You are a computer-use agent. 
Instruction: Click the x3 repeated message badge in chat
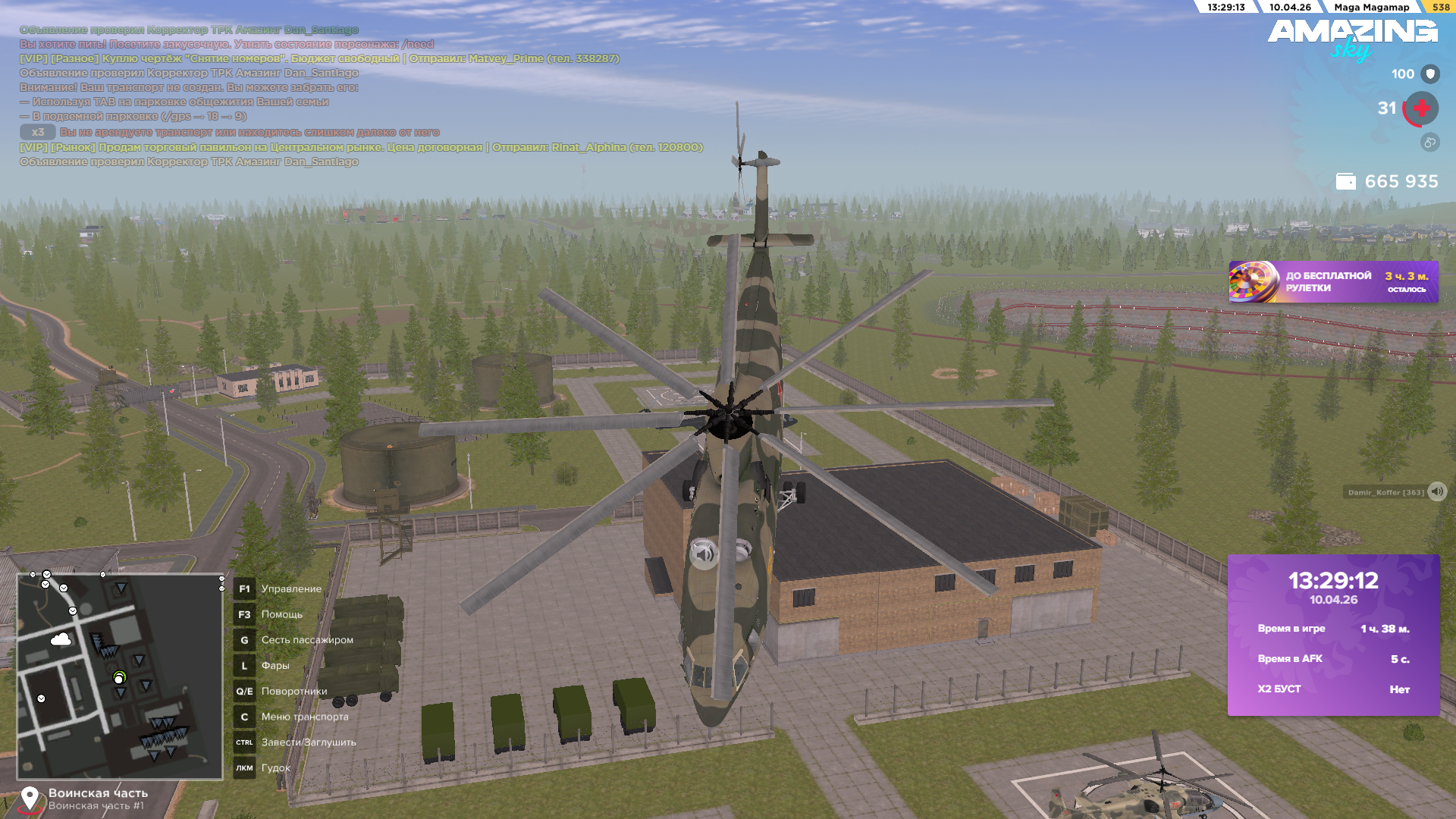pyautogui.click(x=37, y=132)
